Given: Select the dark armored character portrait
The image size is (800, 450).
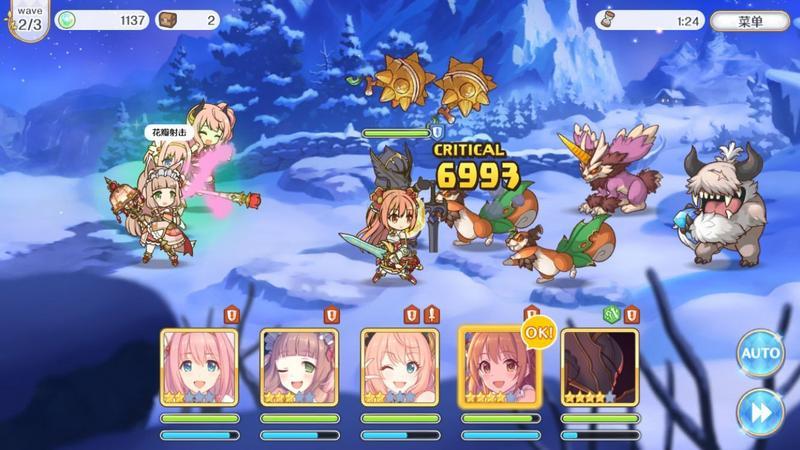Looking at the screenshot, I should [x=599, y=364].
